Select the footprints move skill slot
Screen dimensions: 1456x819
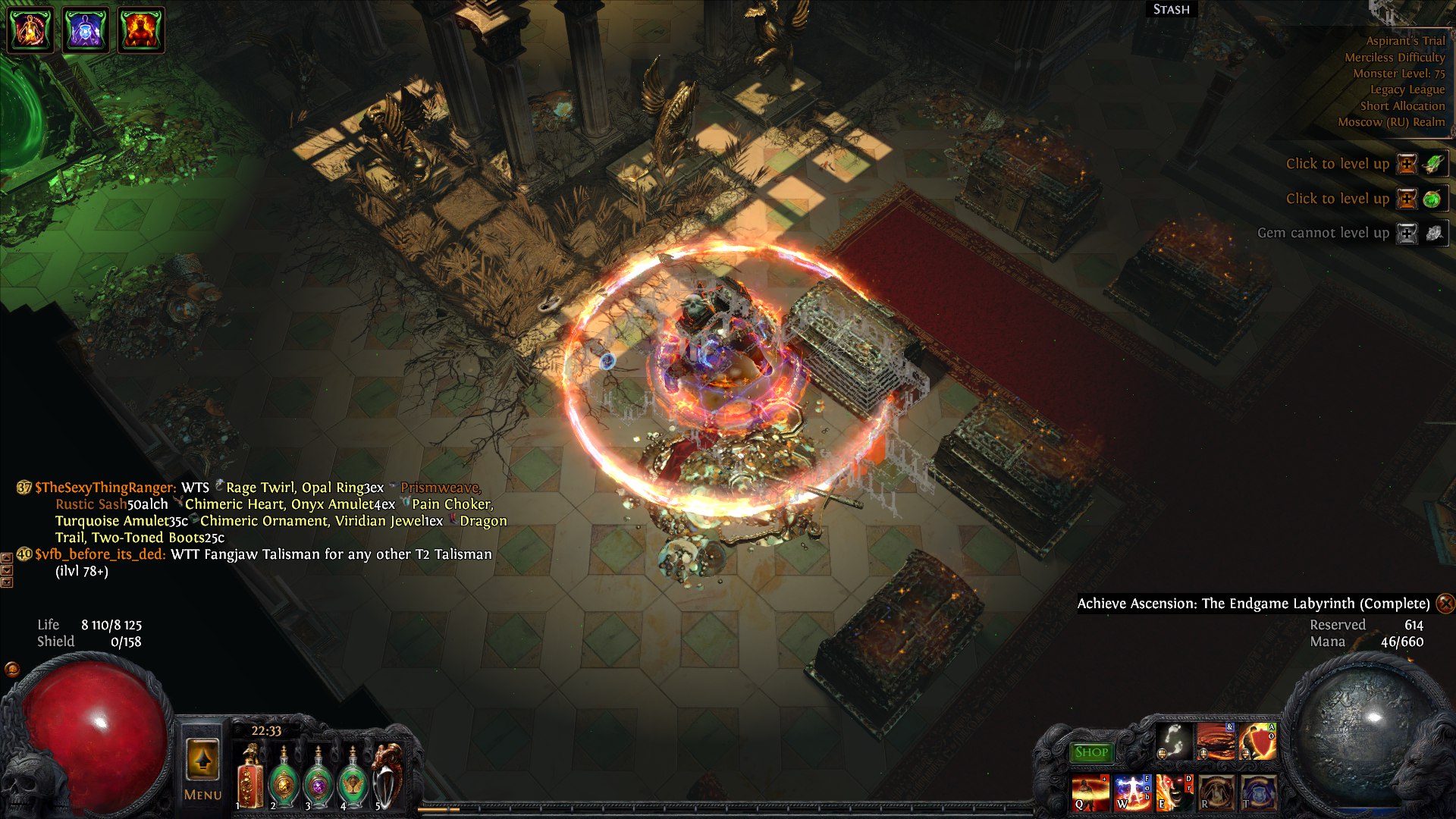(1173, 741)
